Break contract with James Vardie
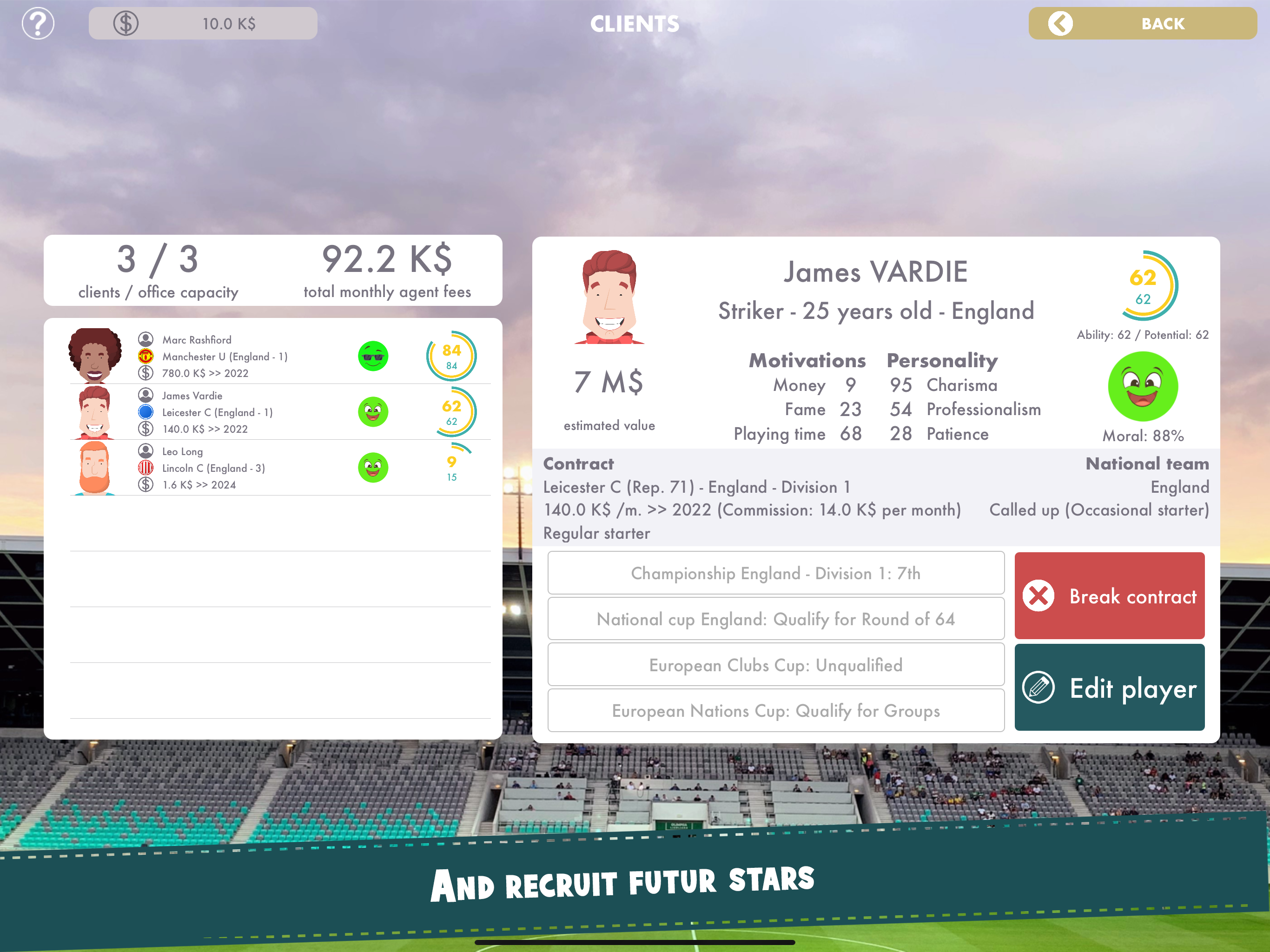Screen dimensions: 1270x952 pyautogui.click(x=1109, y=595)
